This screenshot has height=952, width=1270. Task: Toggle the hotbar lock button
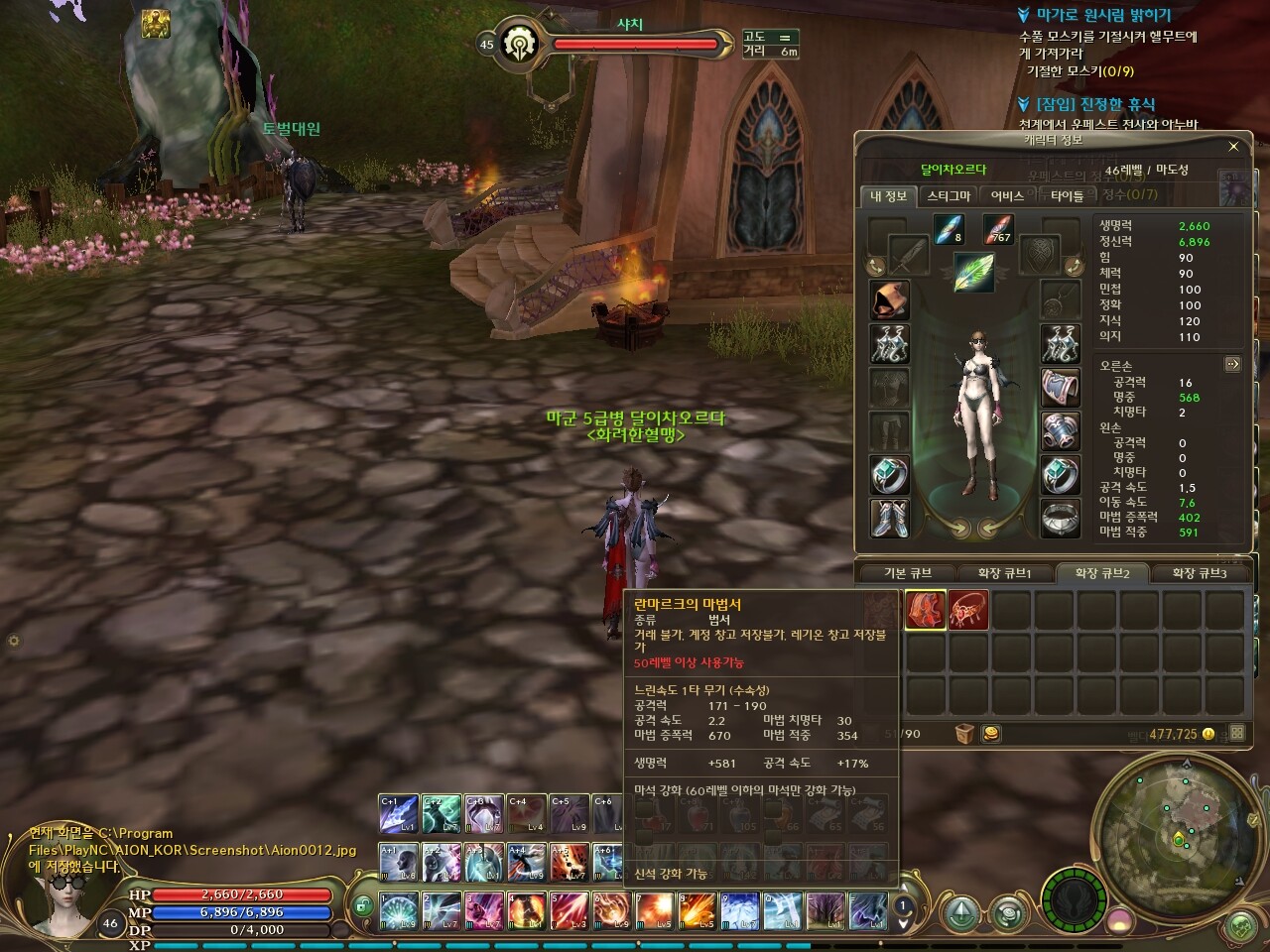pos(363,906)
